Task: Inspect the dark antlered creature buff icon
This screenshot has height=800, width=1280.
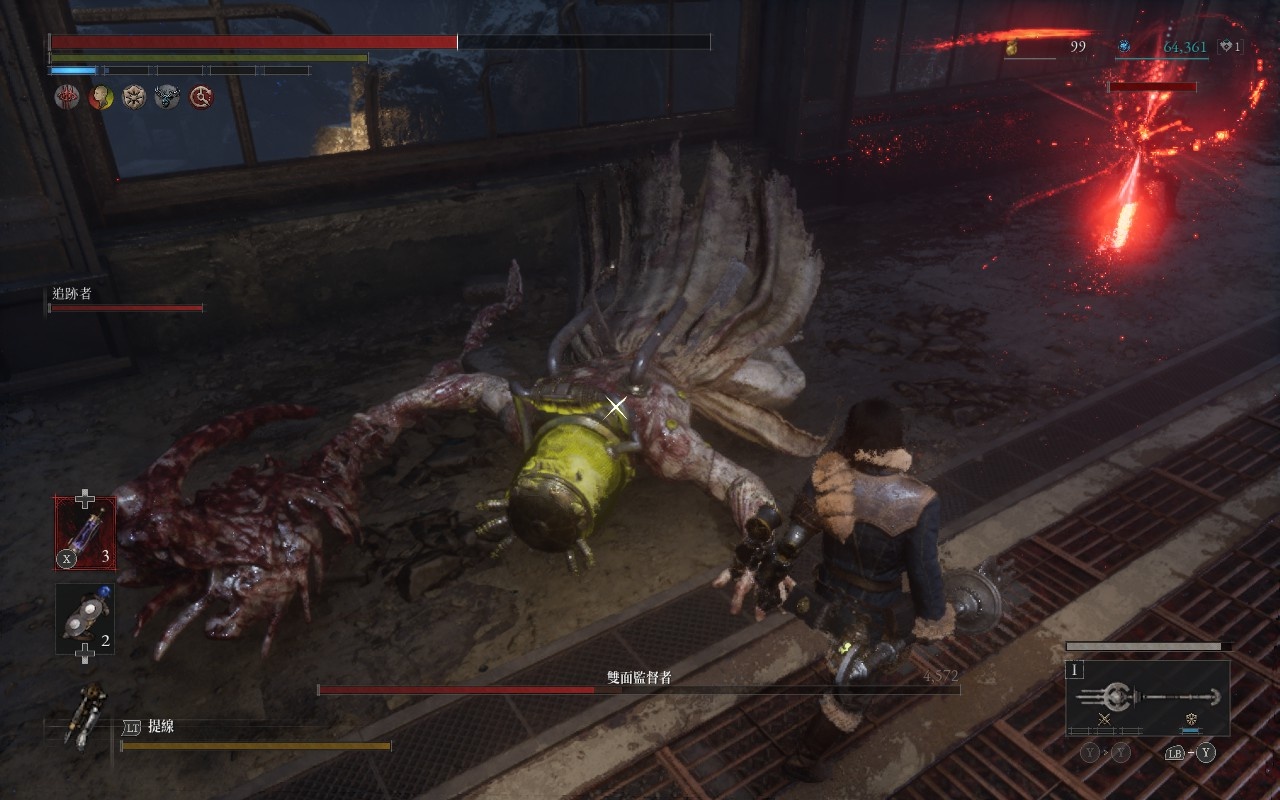Action: pyautogui.click(x=167, y=97)
